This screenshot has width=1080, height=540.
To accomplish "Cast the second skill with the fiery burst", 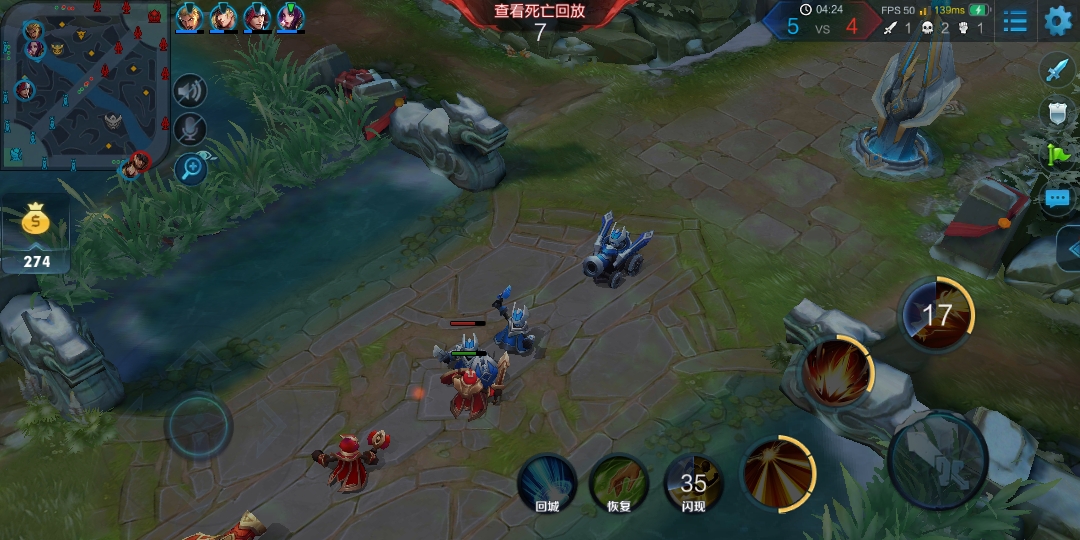I will point(837,372).
